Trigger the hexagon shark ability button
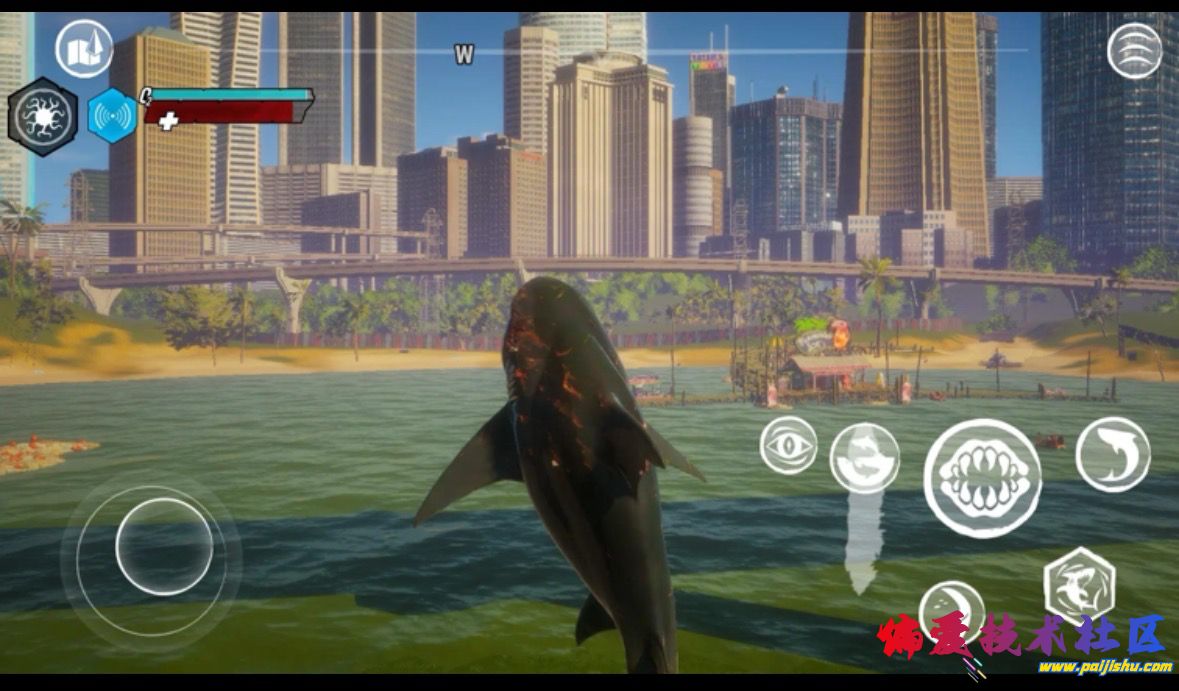Viewport: 1179px width, 691px height. click(1079, 586)
